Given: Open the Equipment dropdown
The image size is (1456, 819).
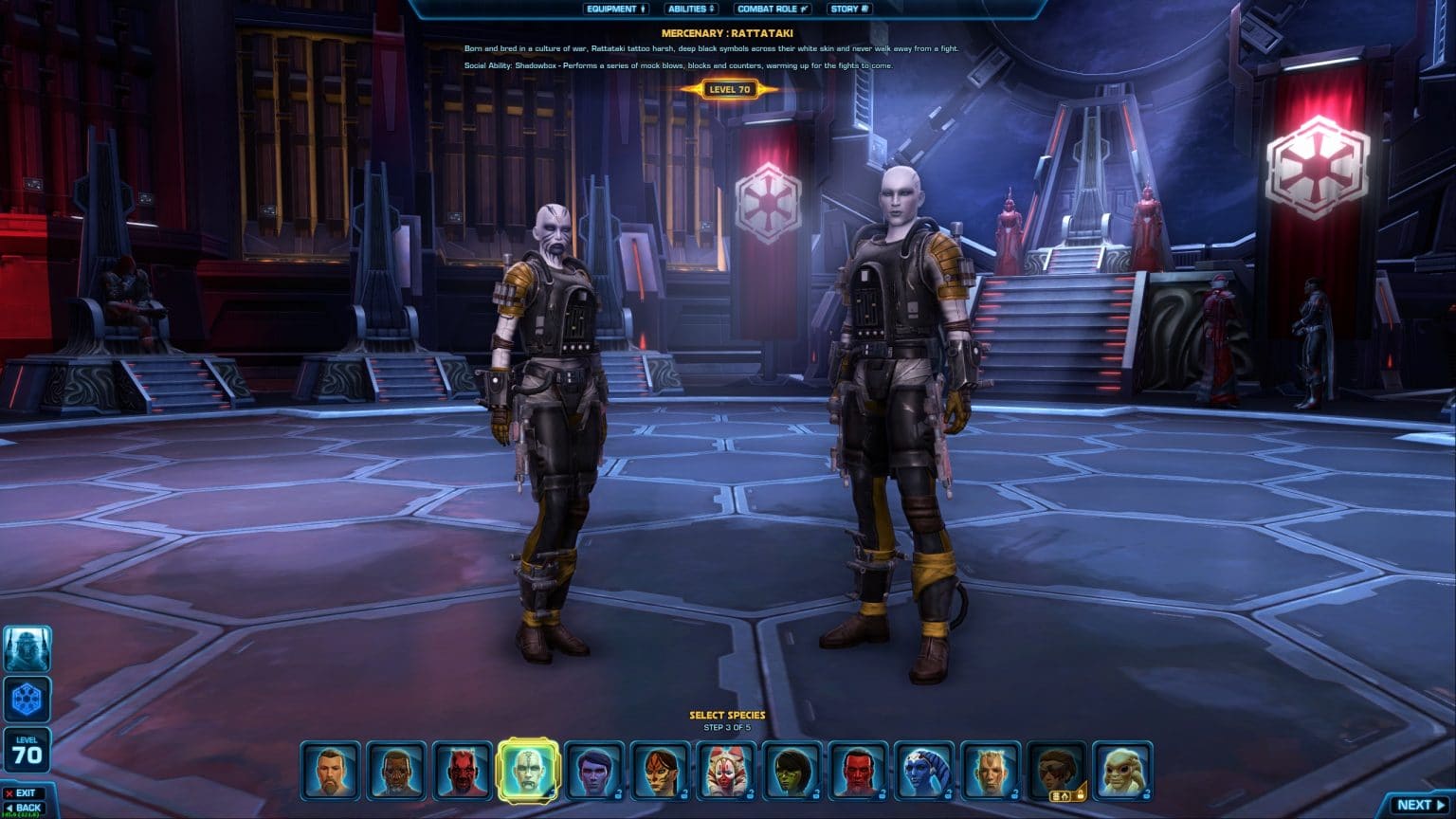Looking at the screenshot, I should (617, 9).
